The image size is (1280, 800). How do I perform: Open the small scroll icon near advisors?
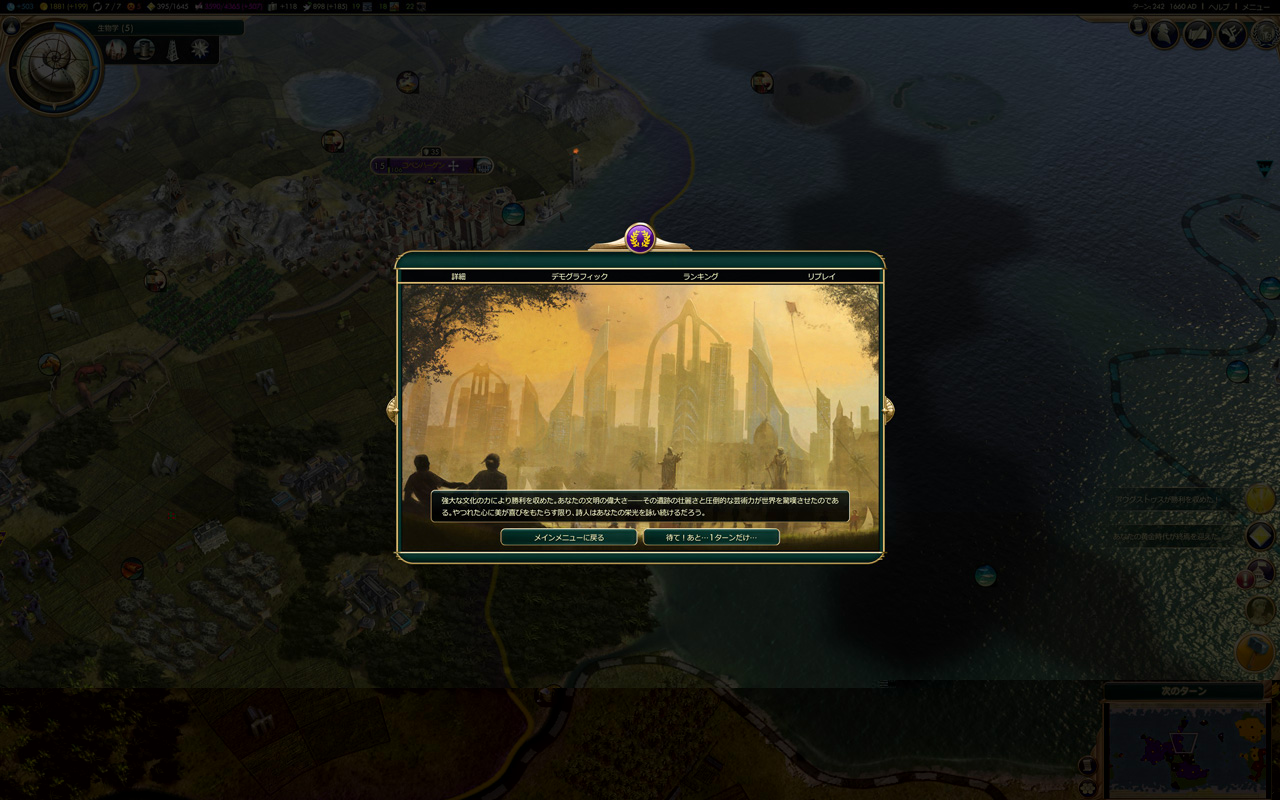tap(1138, 27)
